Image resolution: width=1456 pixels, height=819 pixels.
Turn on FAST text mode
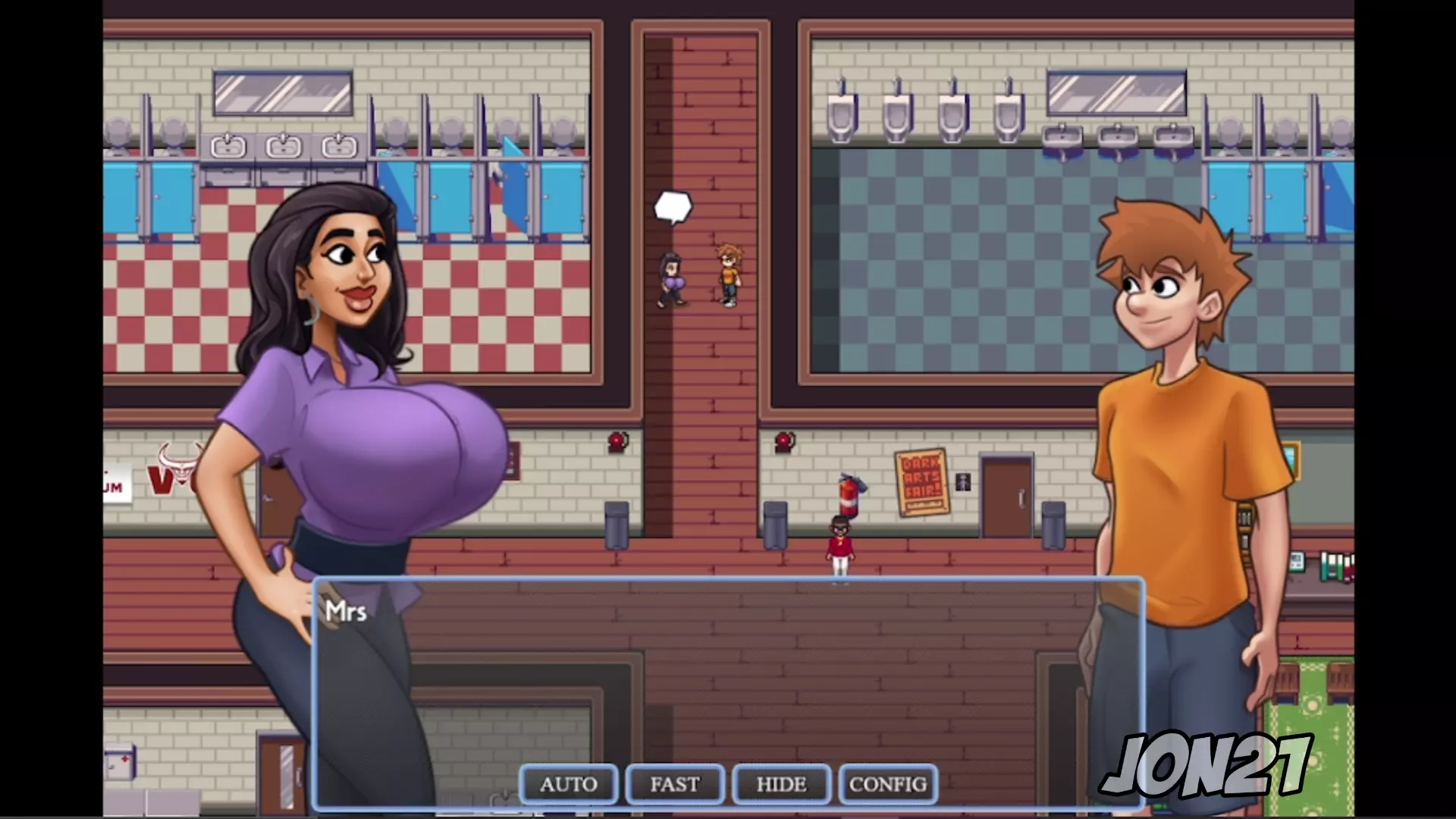pyautogui.click(x=675, y=784)
